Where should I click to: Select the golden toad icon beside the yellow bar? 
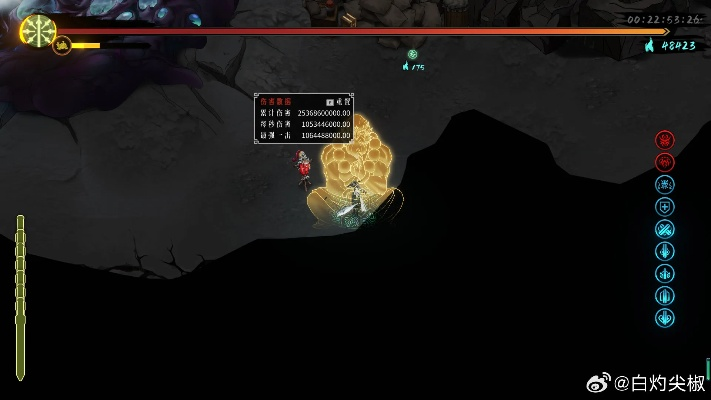click(x=62, y=45)
